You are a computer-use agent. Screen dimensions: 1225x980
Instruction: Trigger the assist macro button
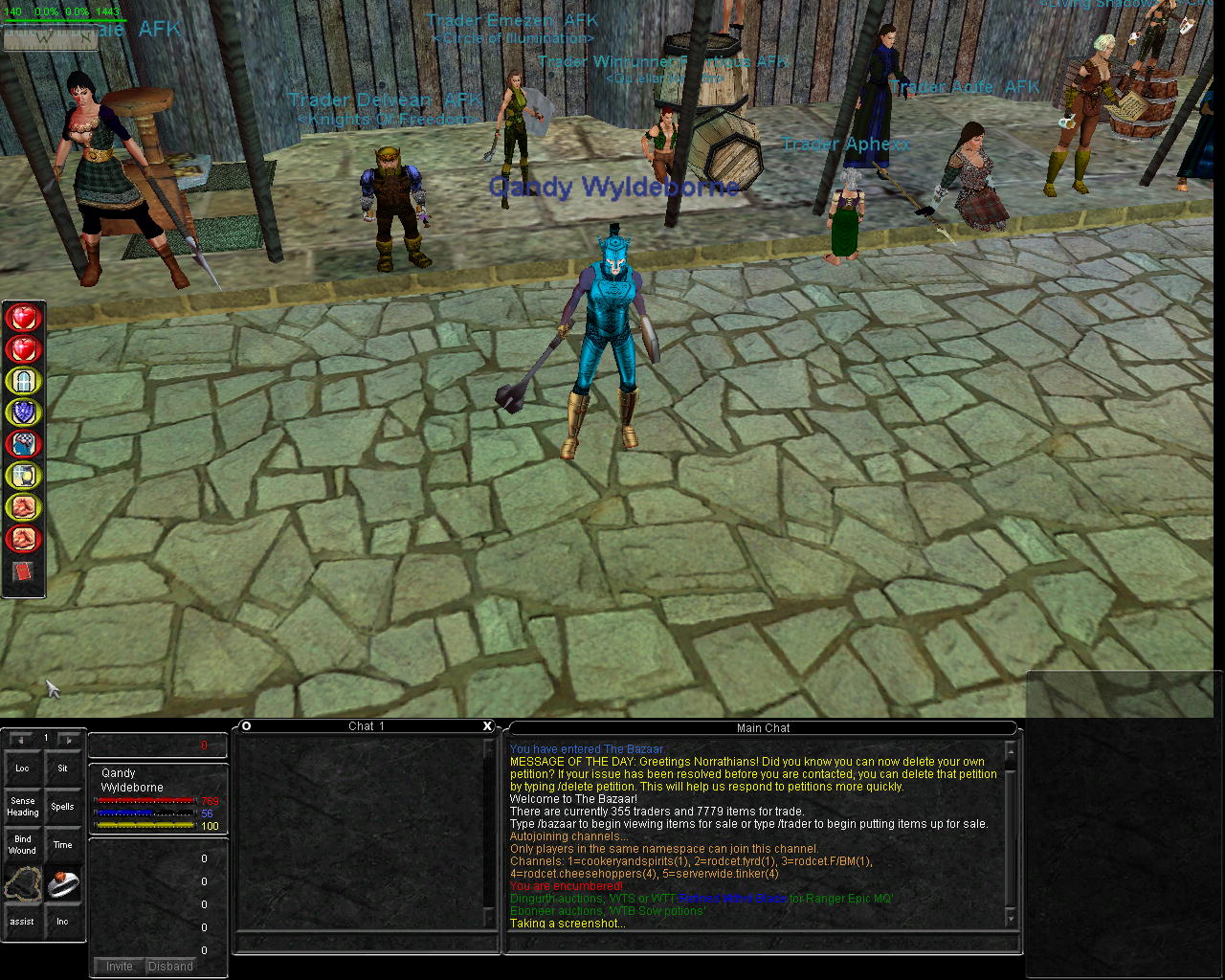[22, 922]
